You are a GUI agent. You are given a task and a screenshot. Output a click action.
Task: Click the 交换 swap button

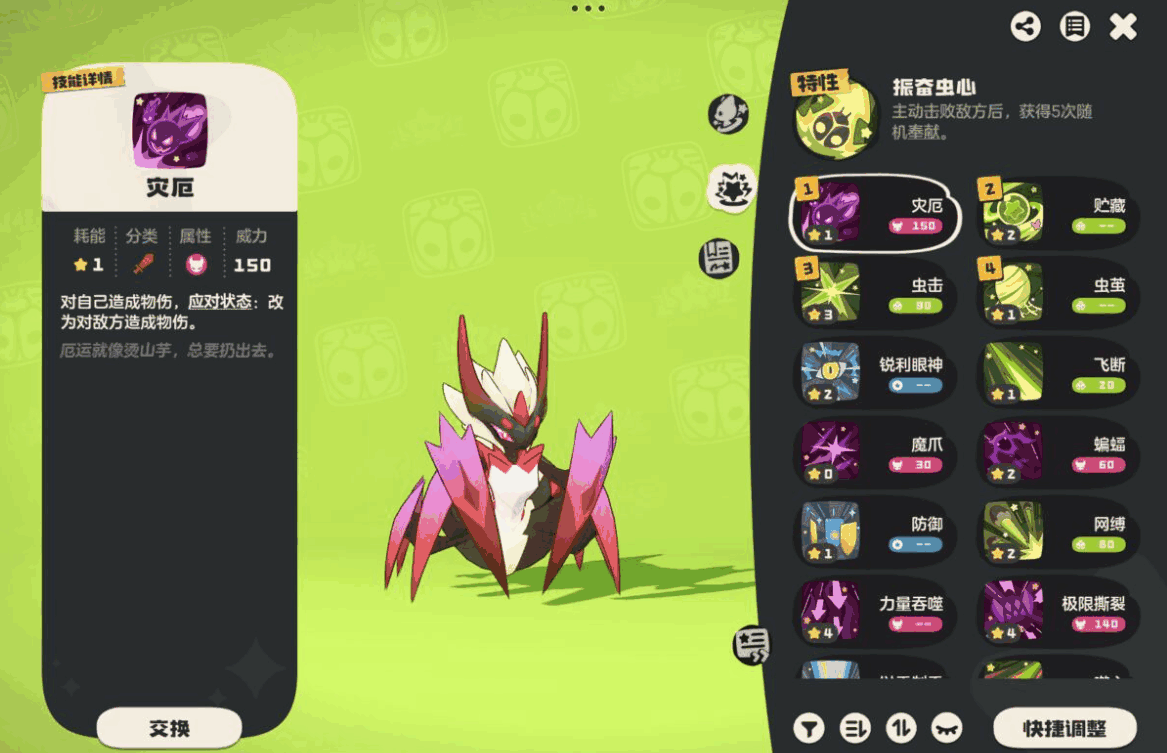click(169, 727)
